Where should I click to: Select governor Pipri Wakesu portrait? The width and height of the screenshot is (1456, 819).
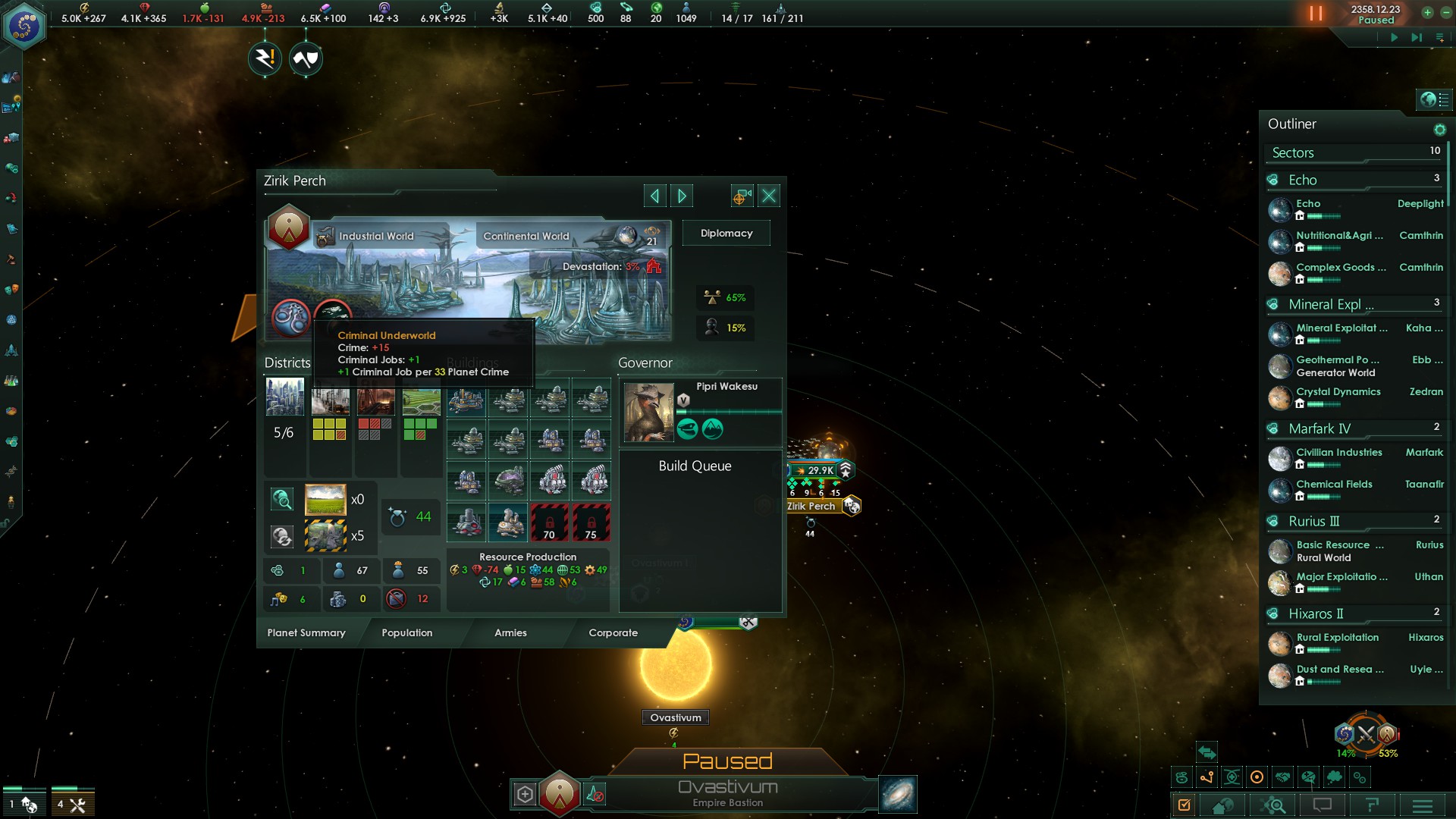pos(648,413)
